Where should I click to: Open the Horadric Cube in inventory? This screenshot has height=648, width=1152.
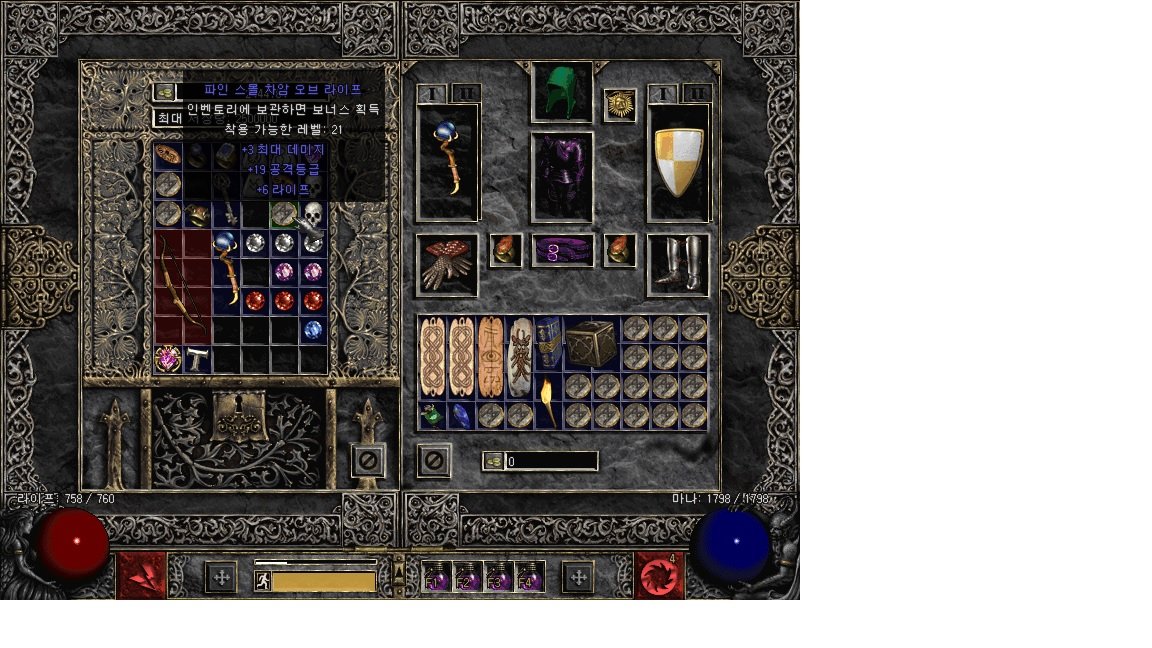[x=591, y=343]
